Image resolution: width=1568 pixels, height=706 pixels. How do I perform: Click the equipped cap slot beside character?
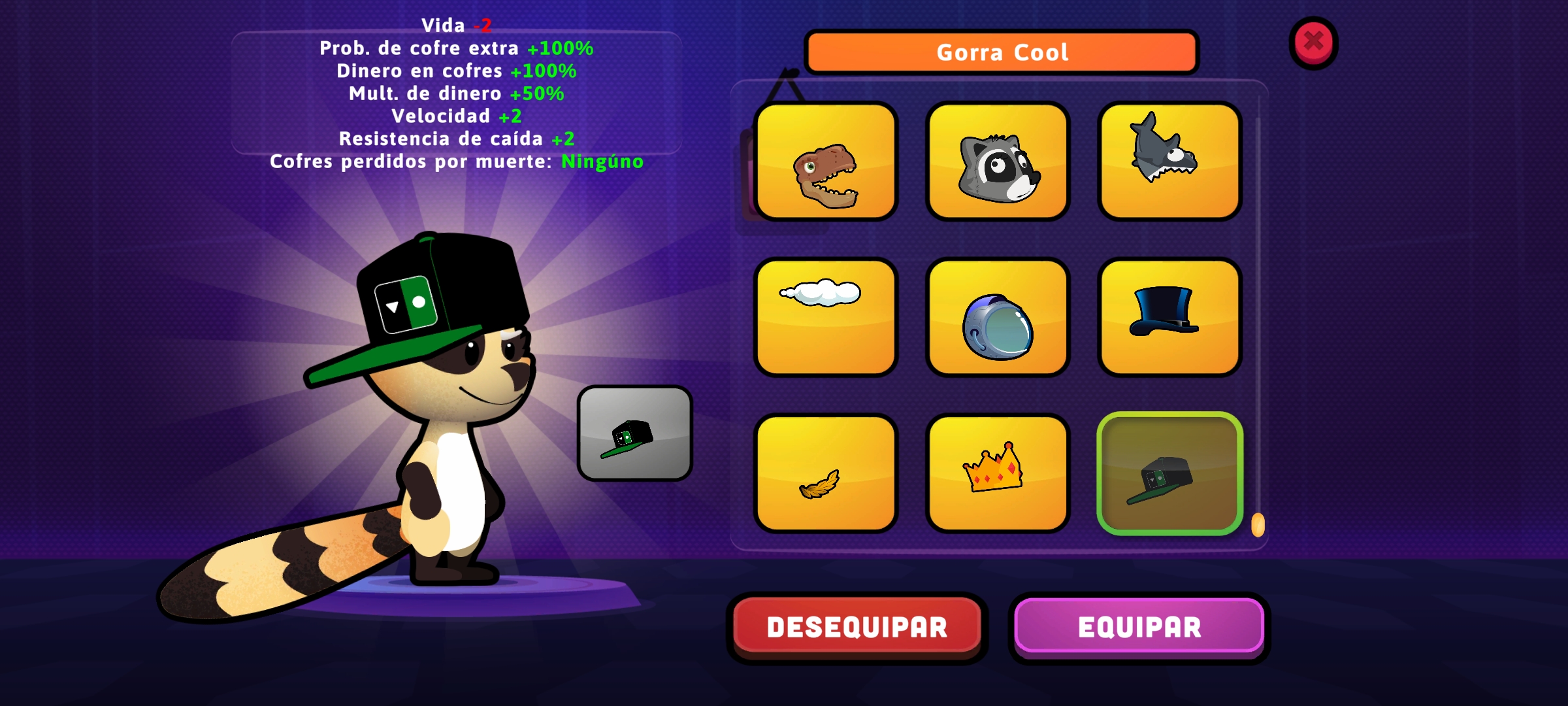click(x=634, y=433)
